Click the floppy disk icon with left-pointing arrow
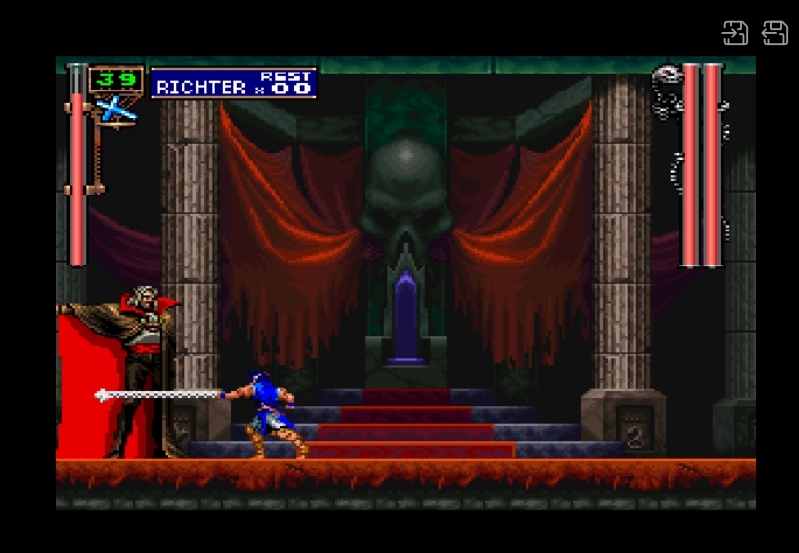Viewport: 799px width, 553px height. pos(775,32)
